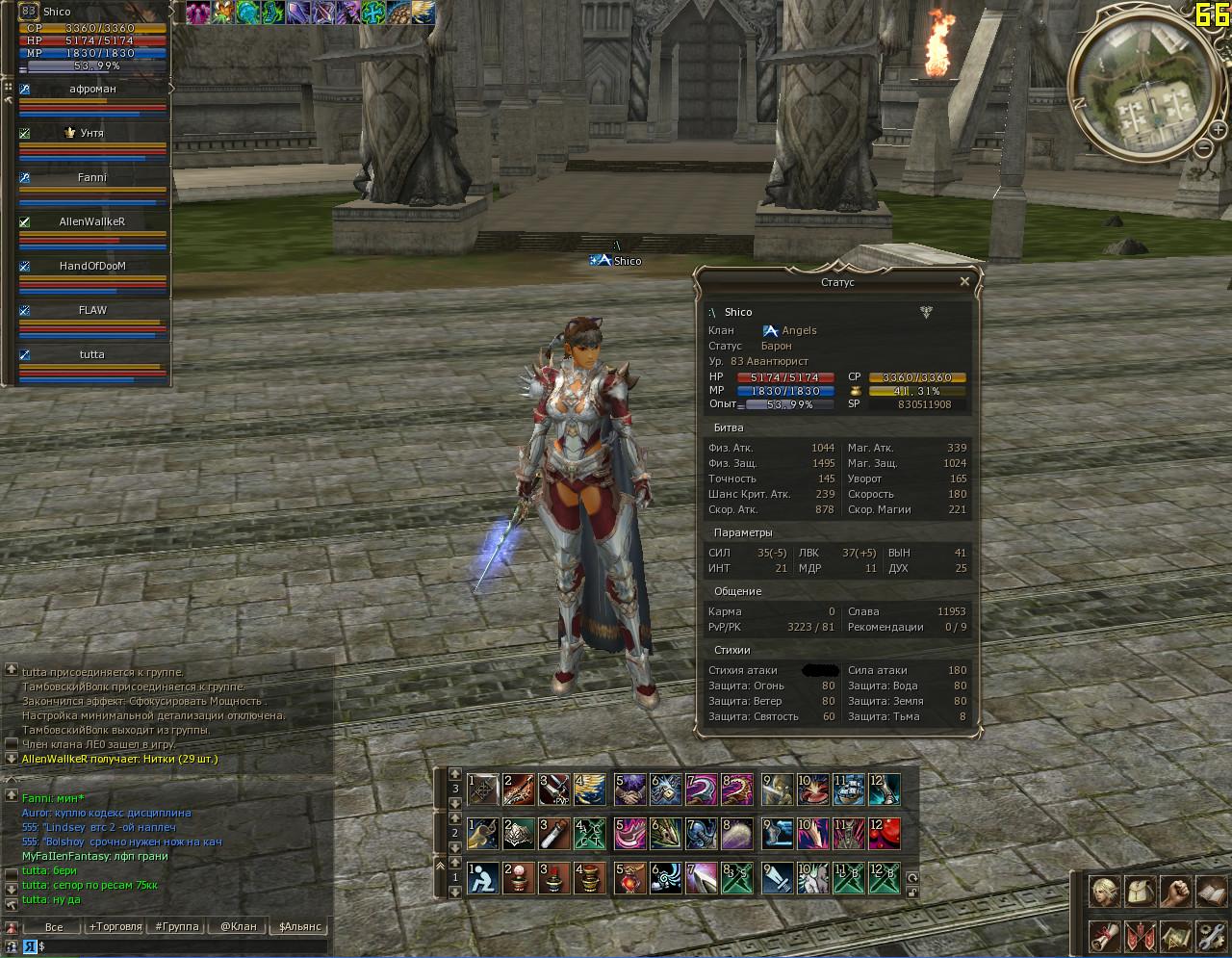Open the character status menu icon
1232x958 pixels.
click(1103, 892)
